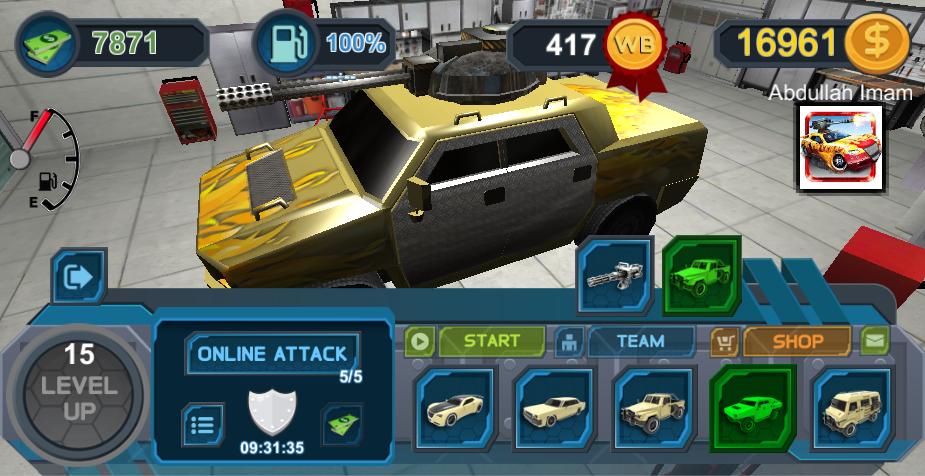The width and height of the screenshot is (925, 476).
Task: Tap the START button
Action: coord(491,341)
